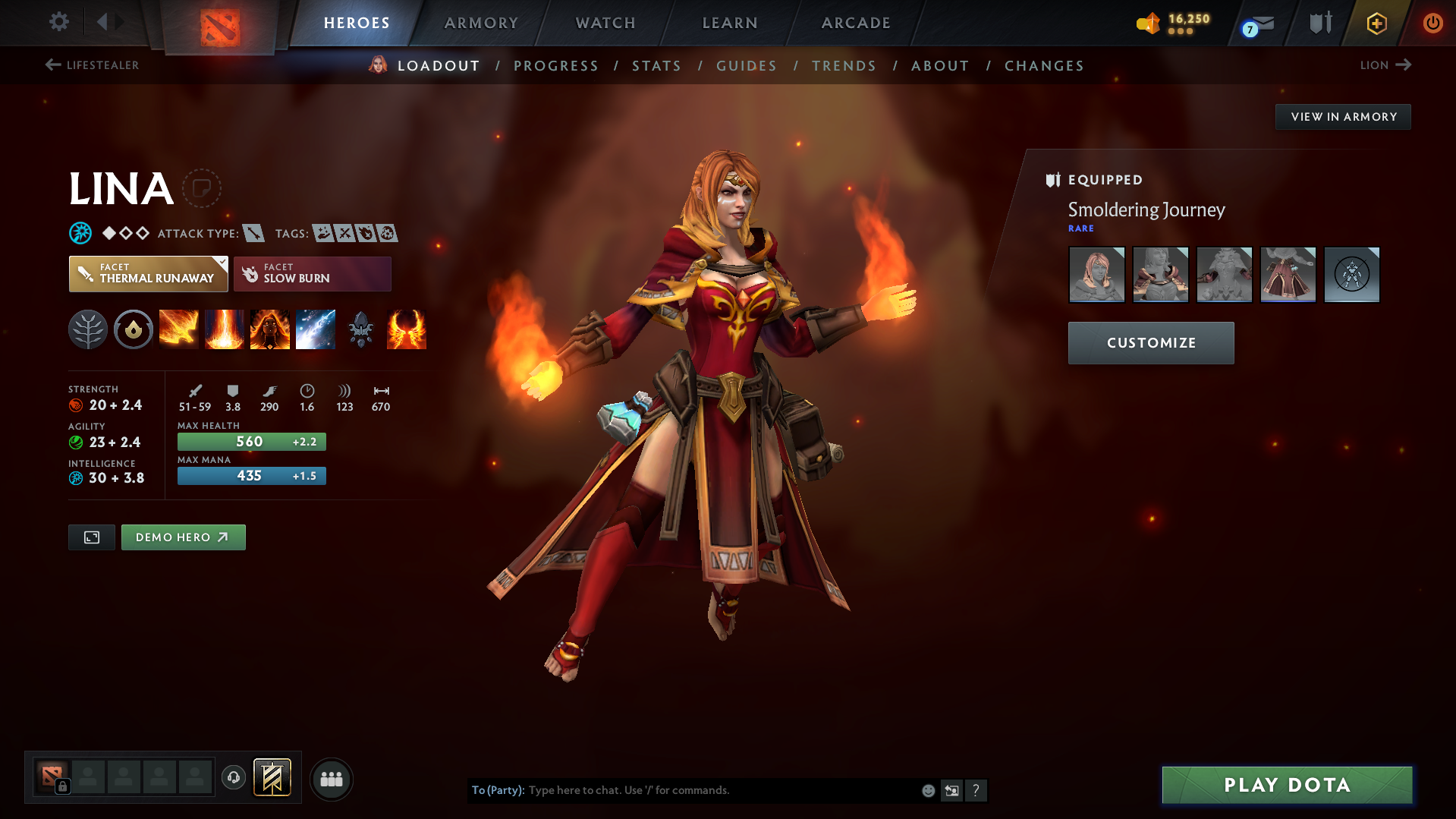Image resolution: width=1456 pixels, height=819 pixels.
Task: Switch to the Armory tab
Action: (481, 23)
